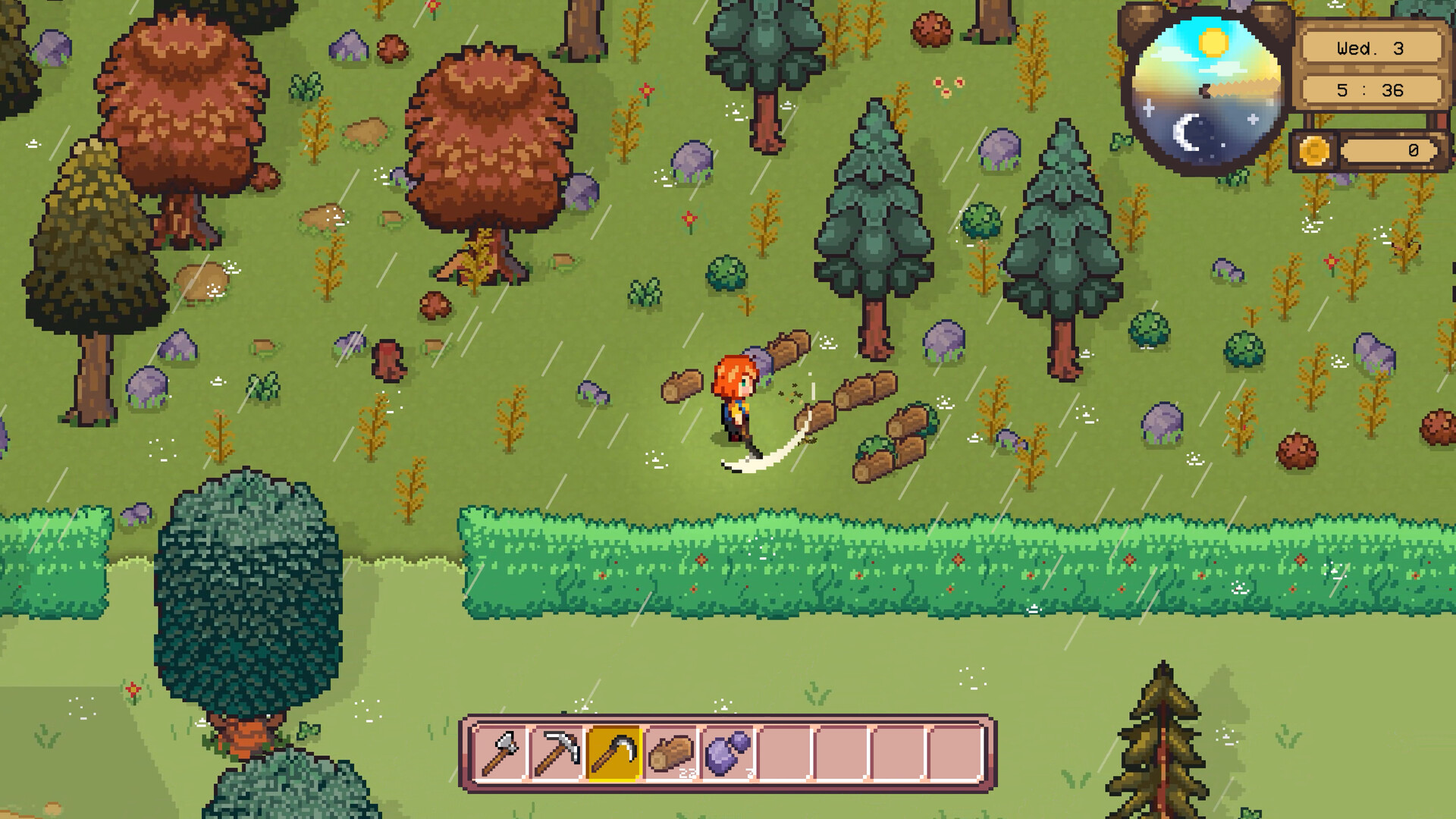Click the 'Wed. 3' date panel
Viewport: 1456px width, 819px height.
[x=1371, y=47]
